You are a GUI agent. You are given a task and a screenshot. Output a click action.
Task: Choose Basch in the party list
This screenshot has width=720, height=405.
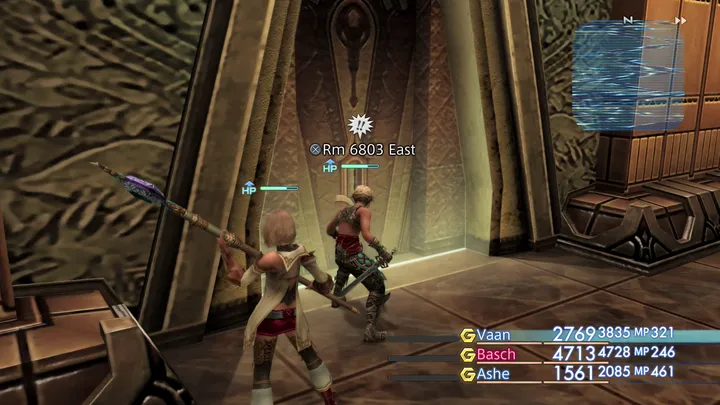tap(497, 354)
